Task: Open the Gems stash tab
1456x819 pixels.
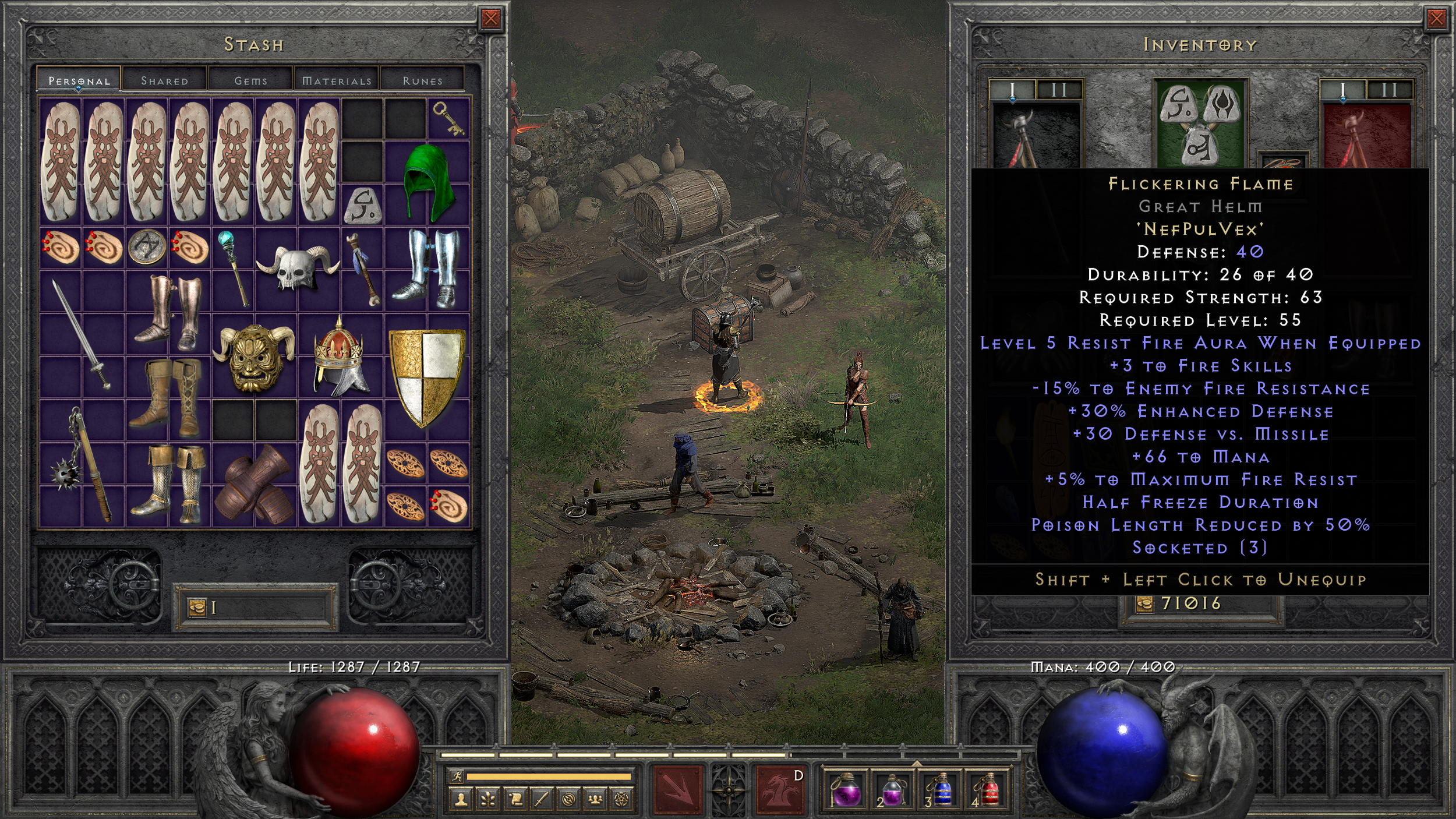Action: pos(250,80)
